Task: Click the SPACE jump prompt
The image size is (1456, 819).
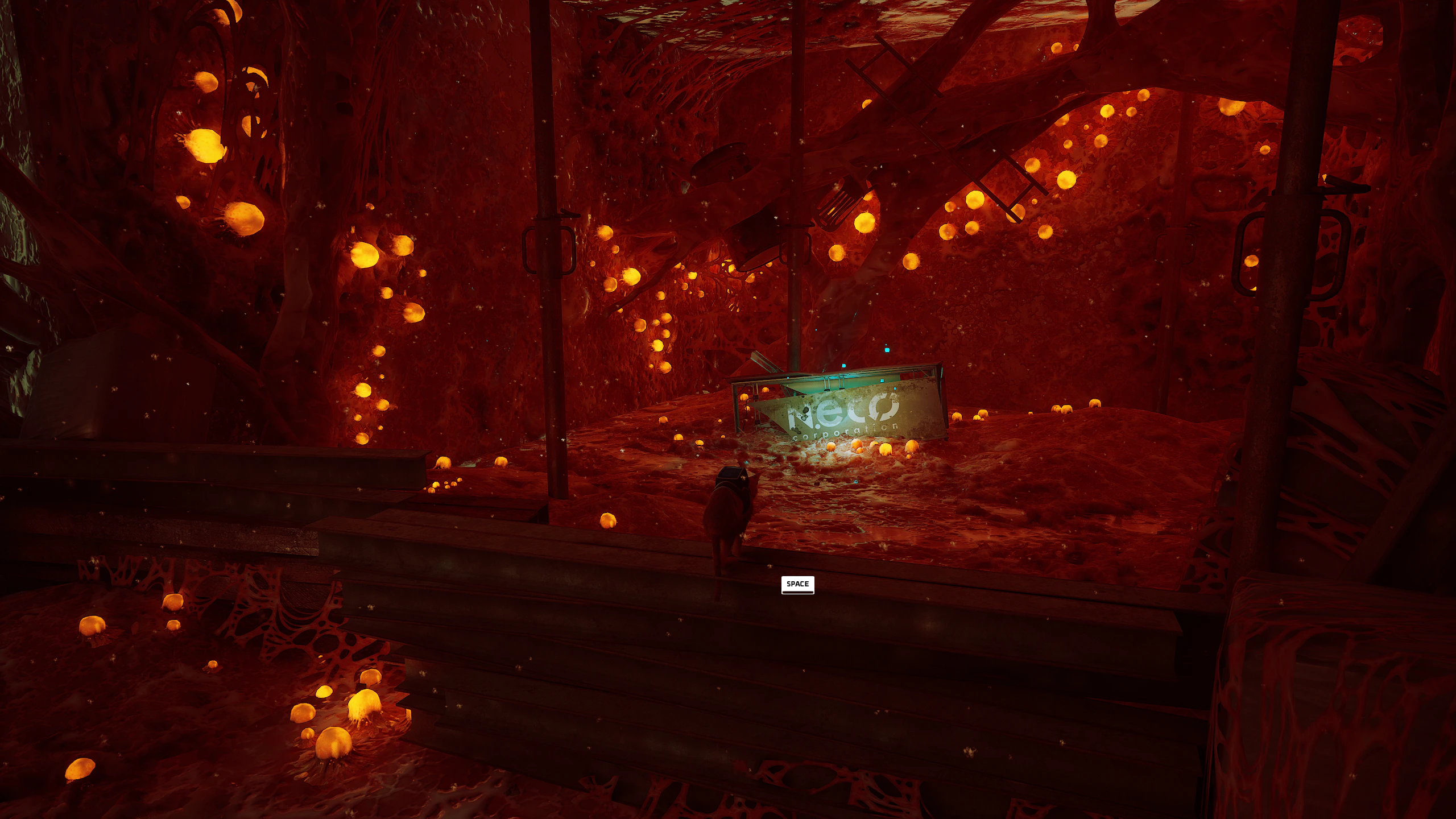Action: [798, 584]
